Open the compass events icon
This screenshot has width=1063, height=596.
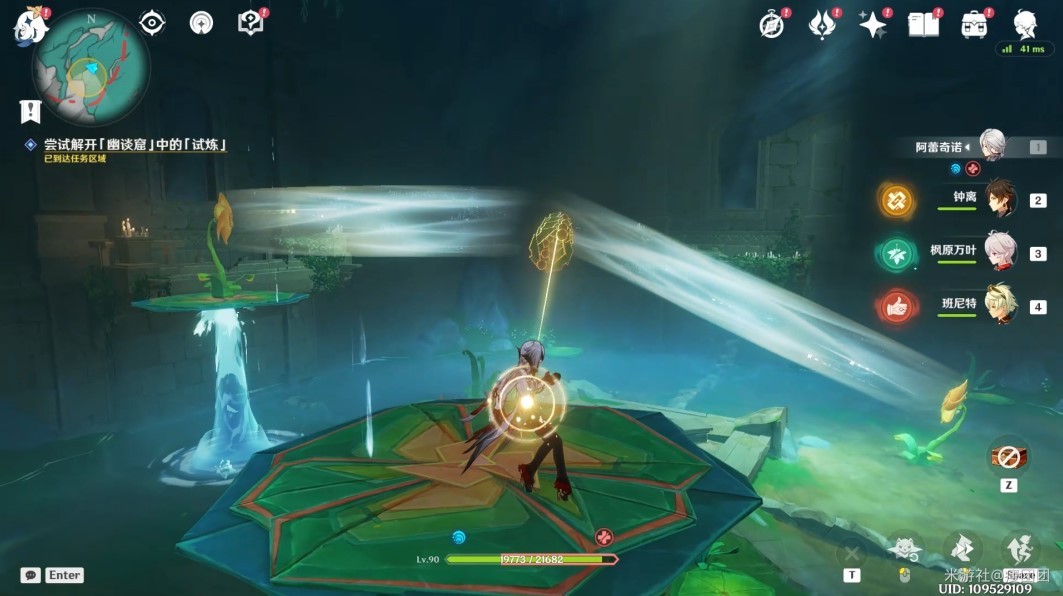click(x=771, y=25)
